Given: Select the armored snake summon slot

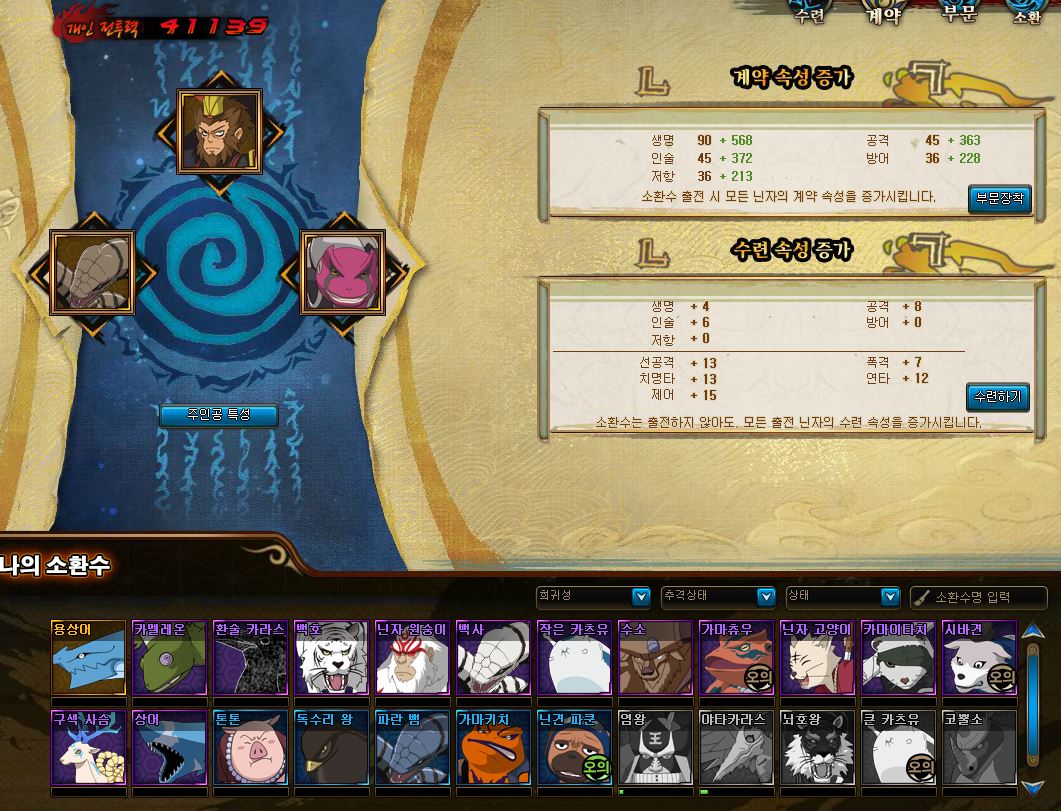Looking at the screenshot, I should pos(92,272).
